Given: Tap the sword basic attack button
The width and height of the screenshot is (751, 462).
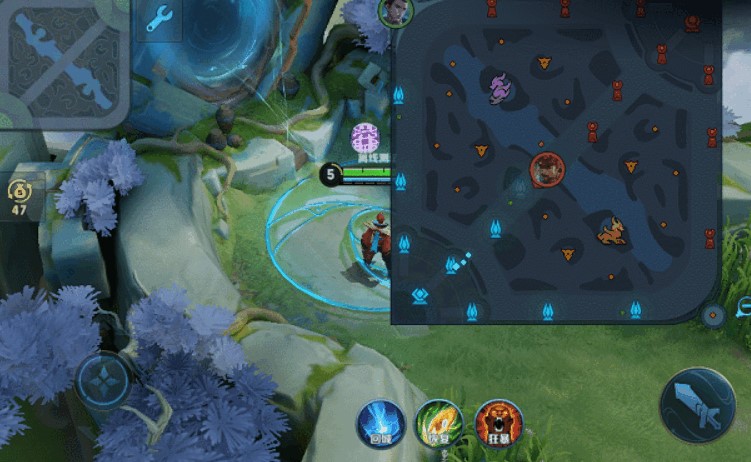Looking at the screenshot, I should click(x=697, y=405).
